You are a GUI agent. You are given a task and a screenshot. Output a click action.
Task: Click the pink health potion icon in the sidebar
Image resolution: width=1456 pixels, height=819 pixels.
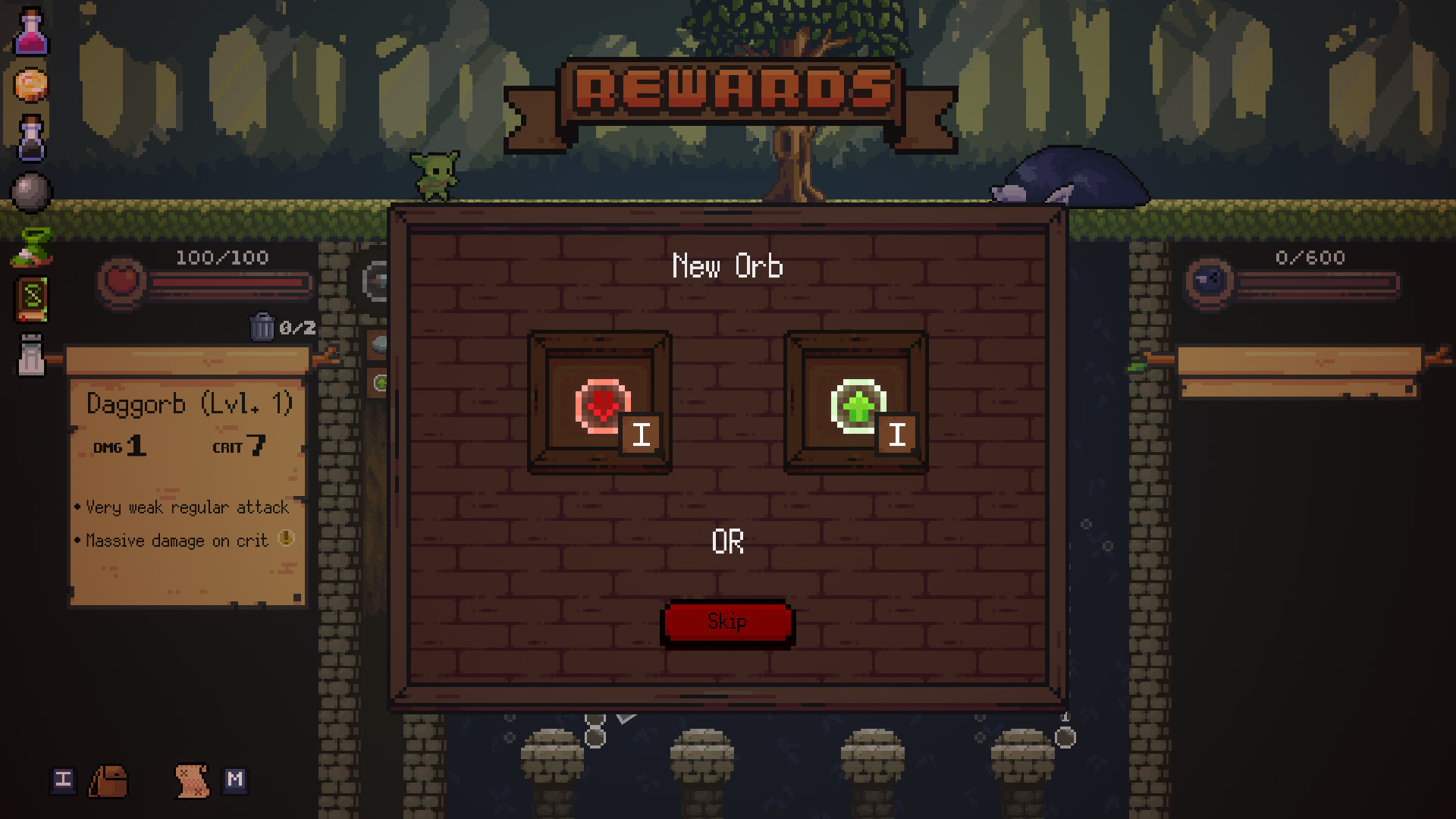pyautogui.click(x=30, y=33)
